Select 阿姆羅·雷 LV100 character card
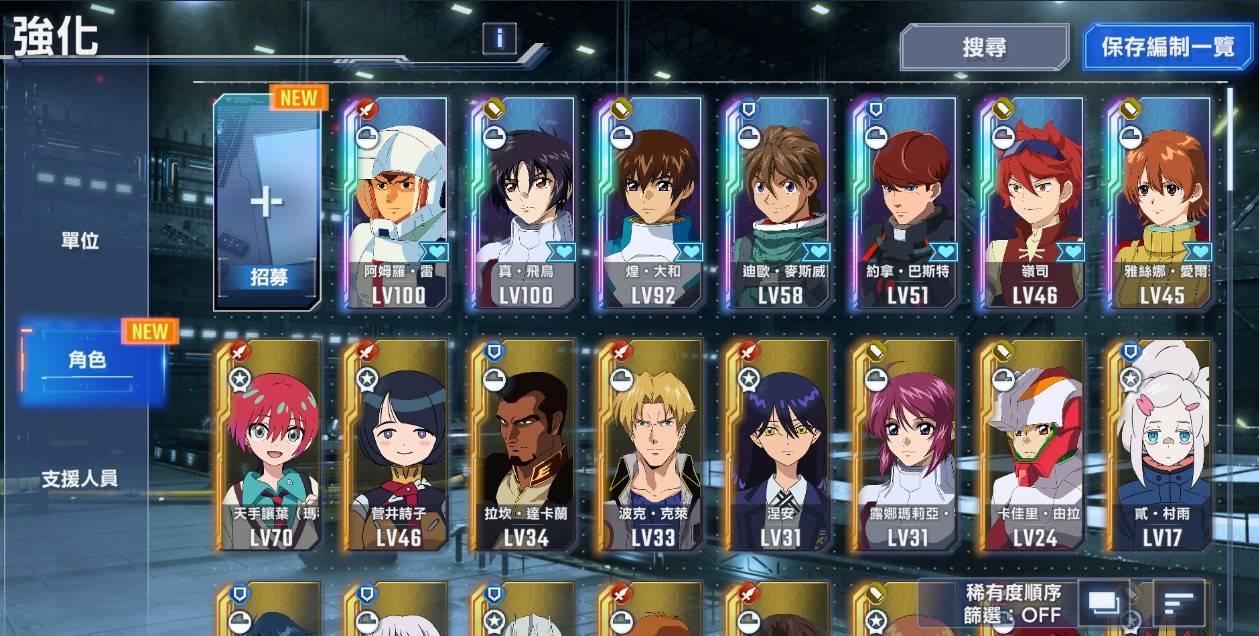The width and height of the screenshot is (1259, 636). (x=398, y=203)
